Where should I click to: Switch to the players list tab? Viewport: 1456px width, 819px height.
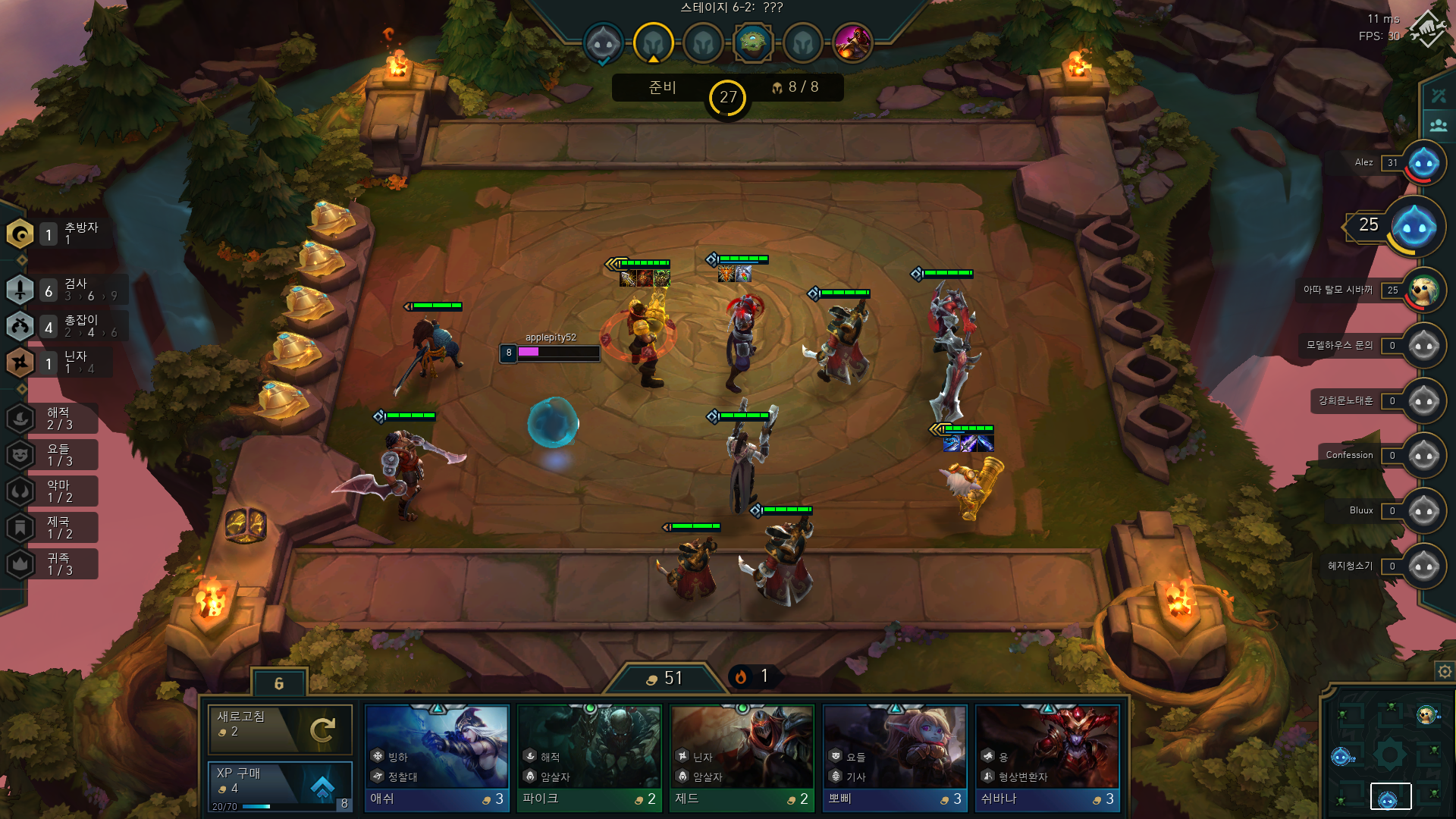tap(1439, 125)
